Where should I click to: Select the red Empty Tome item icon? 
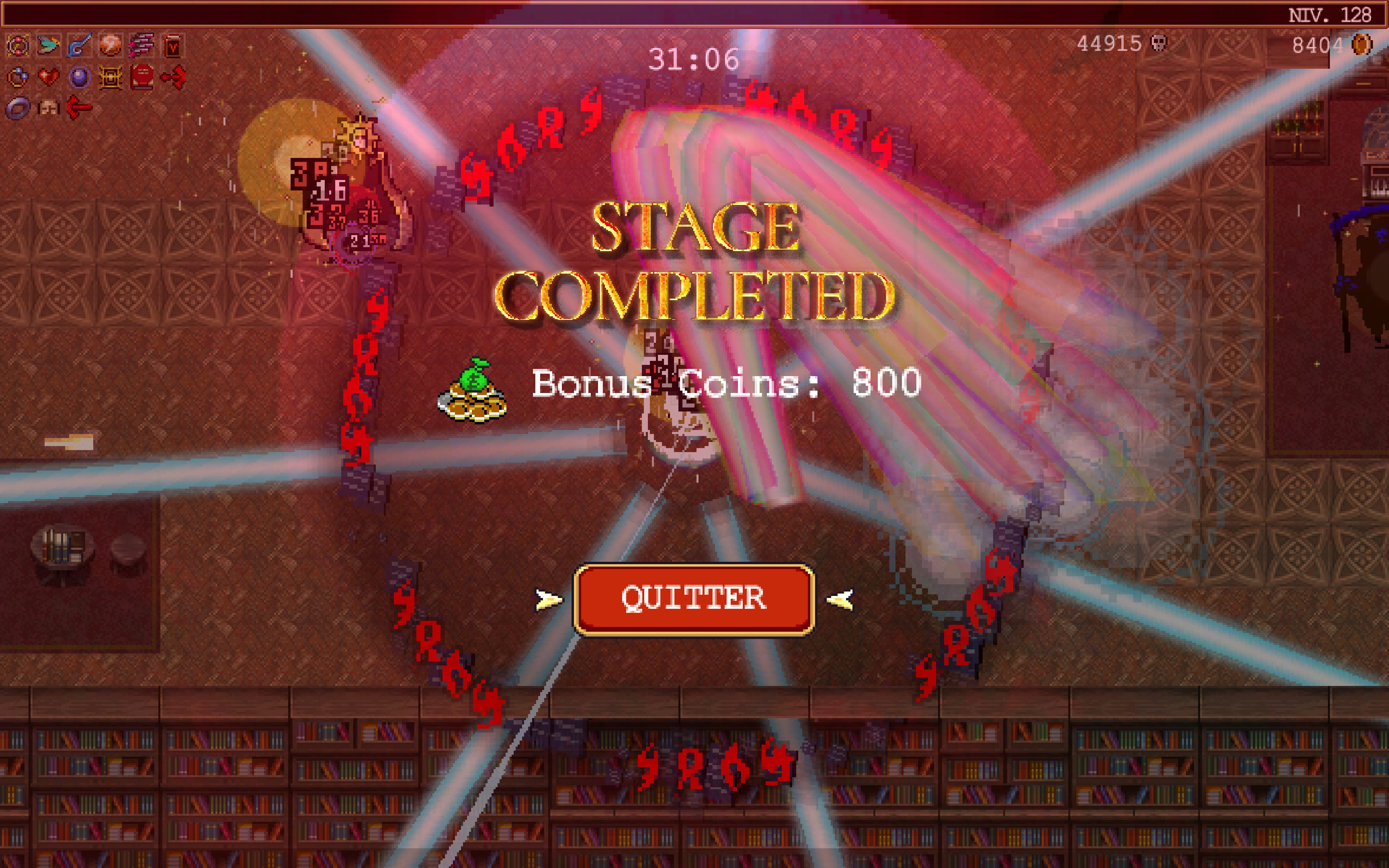pos(142,77)
